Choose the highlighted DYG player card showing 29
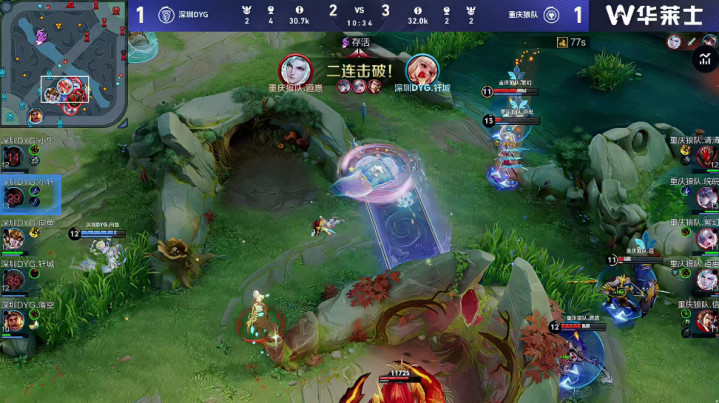 28,193
